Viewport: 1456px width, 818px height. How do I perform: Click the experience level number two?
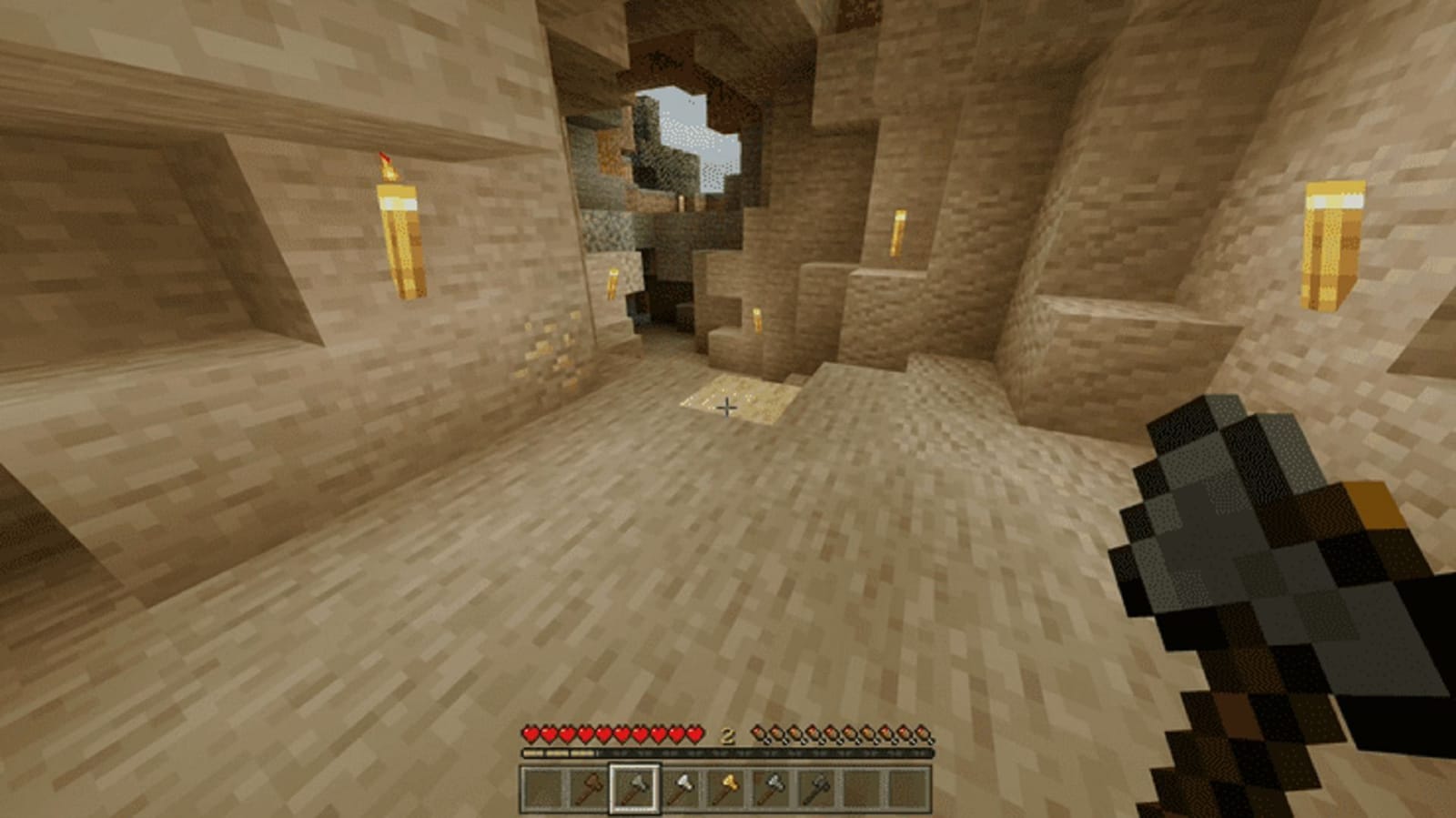tap(726, 735)
